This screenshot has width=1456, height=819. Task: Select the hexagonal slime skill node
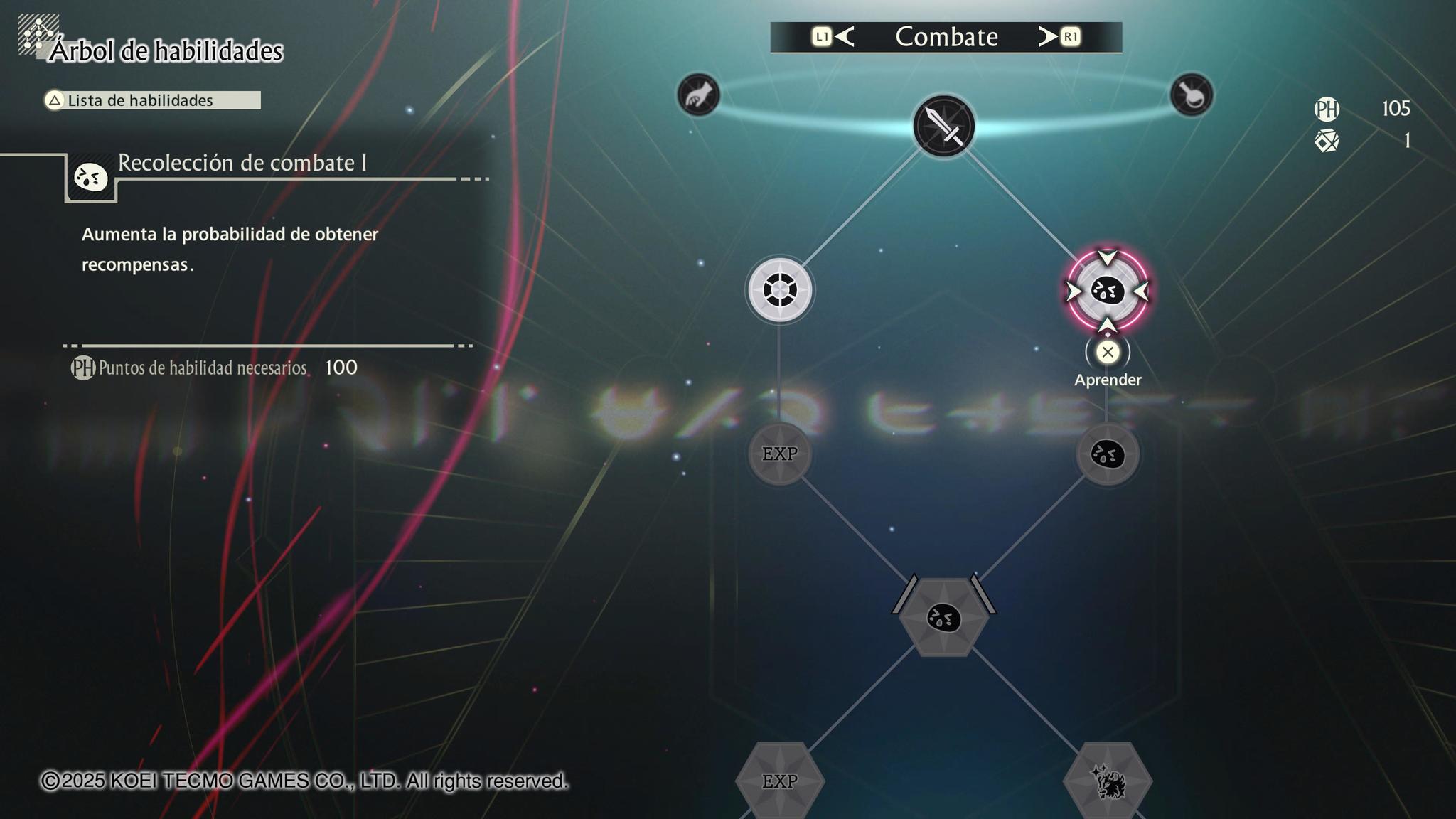point(943,617)
